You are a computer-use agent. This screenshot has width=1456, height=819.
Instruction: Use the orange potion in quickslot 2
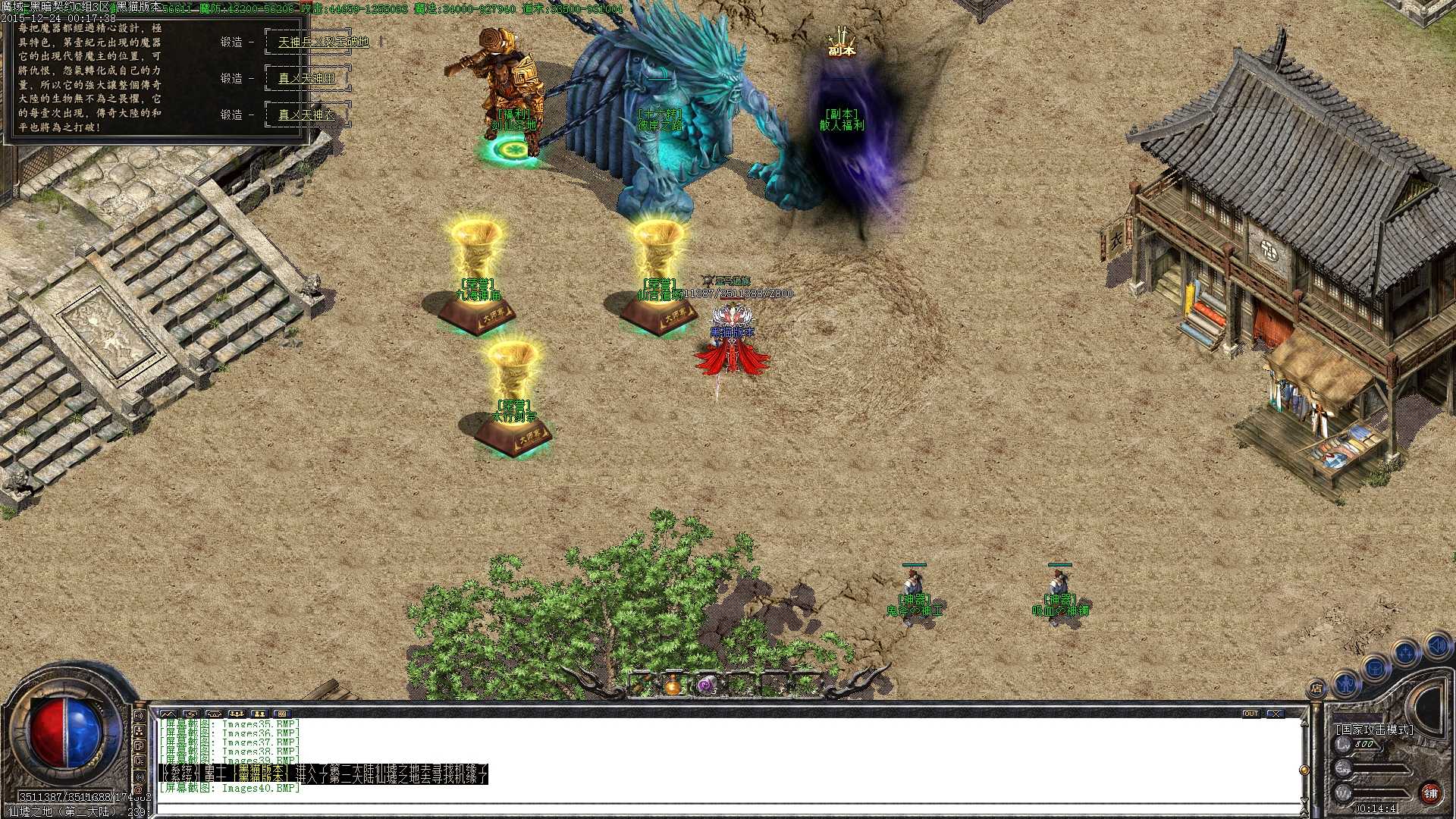click(673, 686)
